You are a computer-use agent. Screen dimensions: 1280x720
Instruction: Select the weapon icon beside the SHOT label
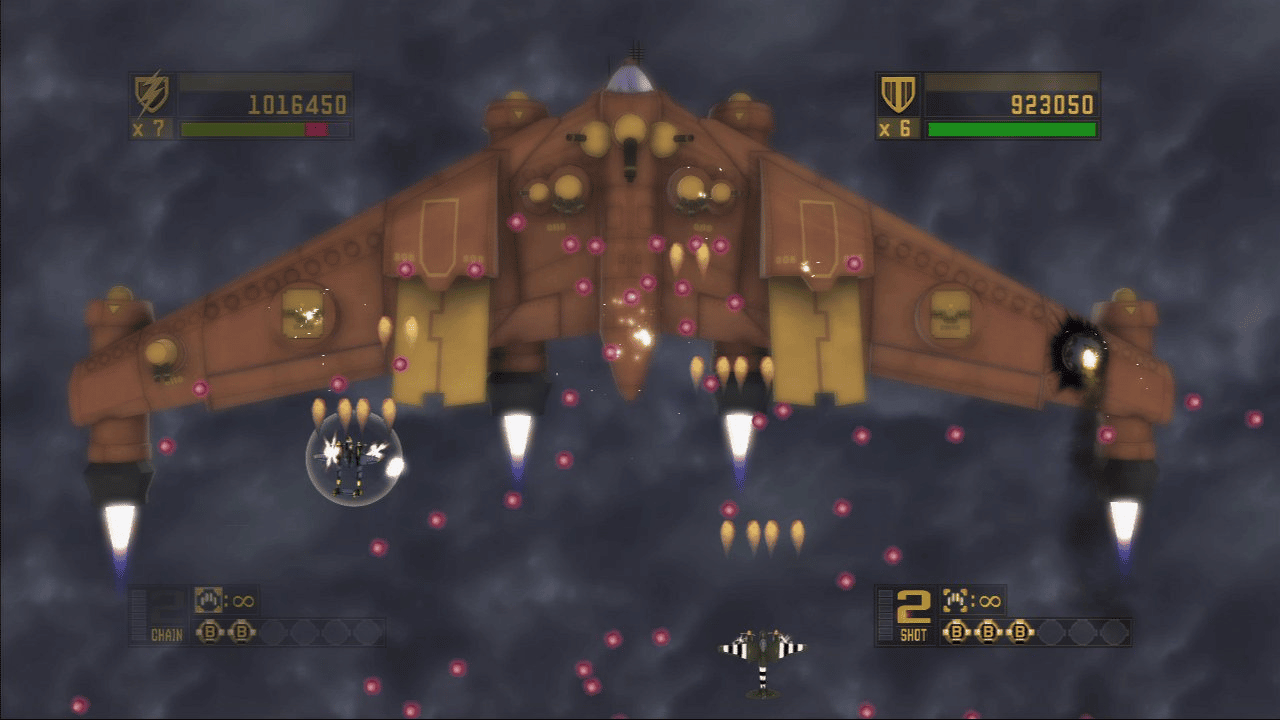click(955, 600)
